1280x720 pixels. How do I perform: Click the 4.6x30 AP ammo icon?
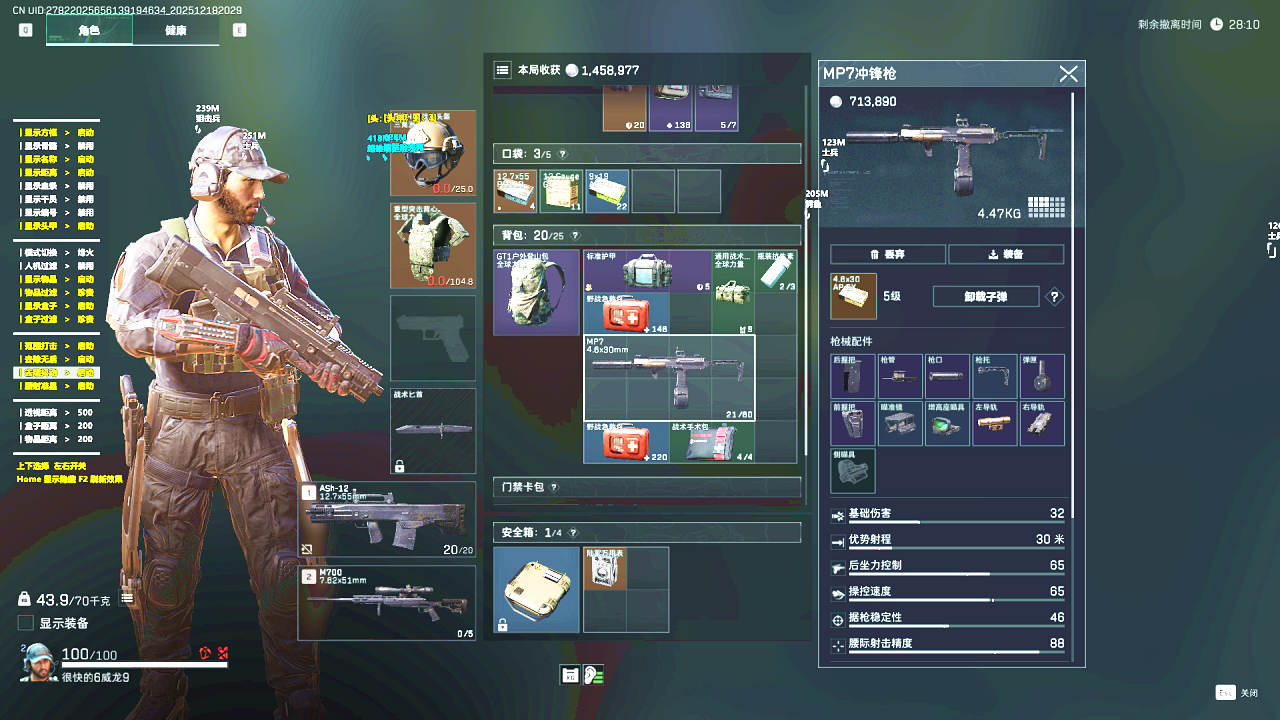853,296
